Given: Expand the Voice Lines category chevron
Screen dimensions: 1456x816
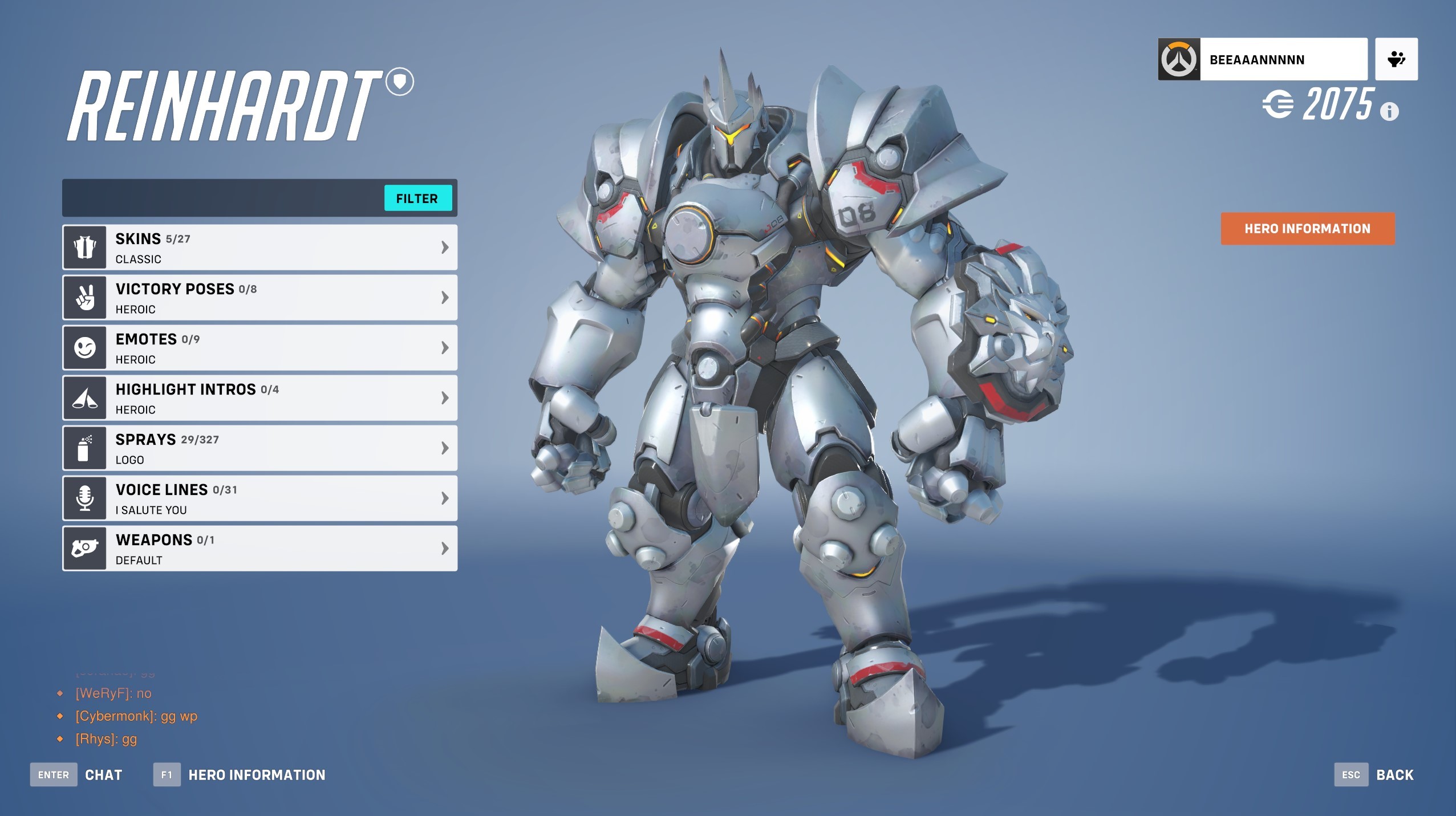Looking at the screenshot, I should [x=444, y=497].
